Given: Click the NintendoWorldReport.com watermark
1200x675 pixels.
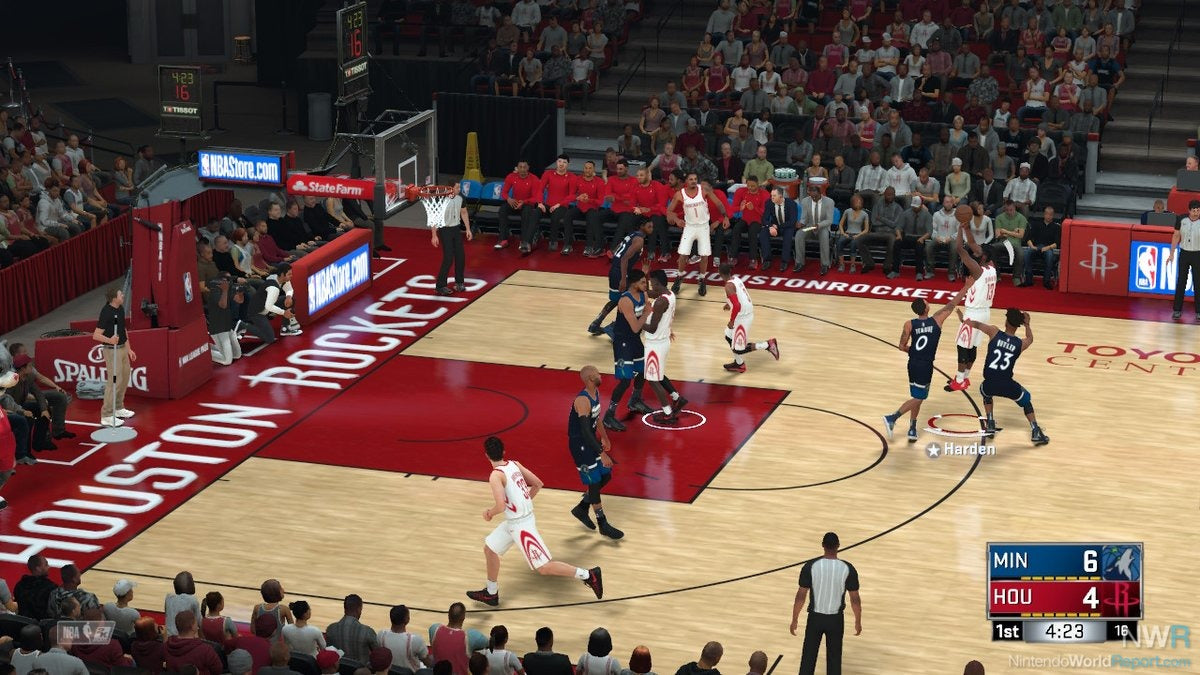Looking at the screenshot, I should pos(1098,661).
